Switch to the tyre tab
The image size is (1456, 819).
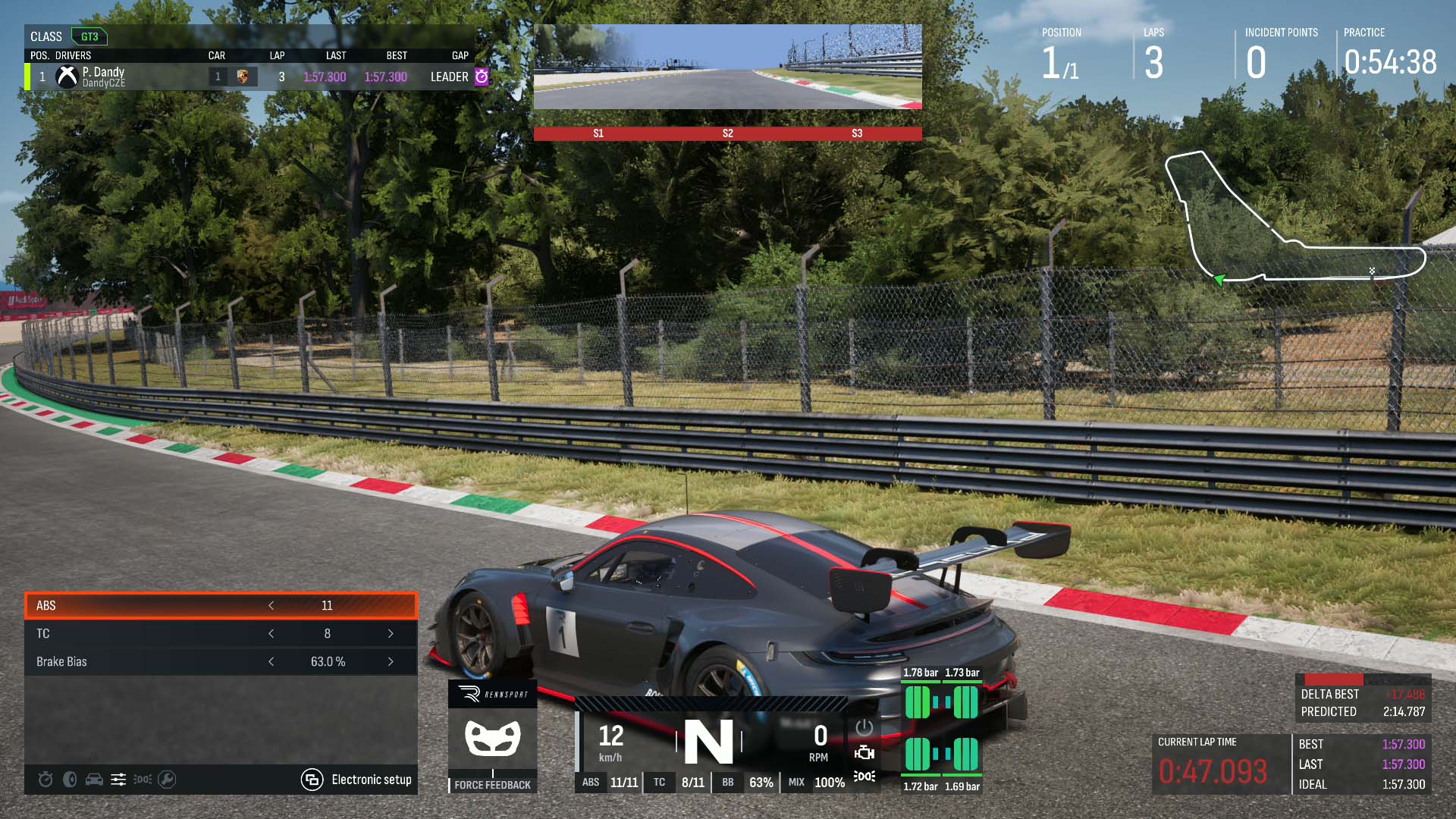70,780
